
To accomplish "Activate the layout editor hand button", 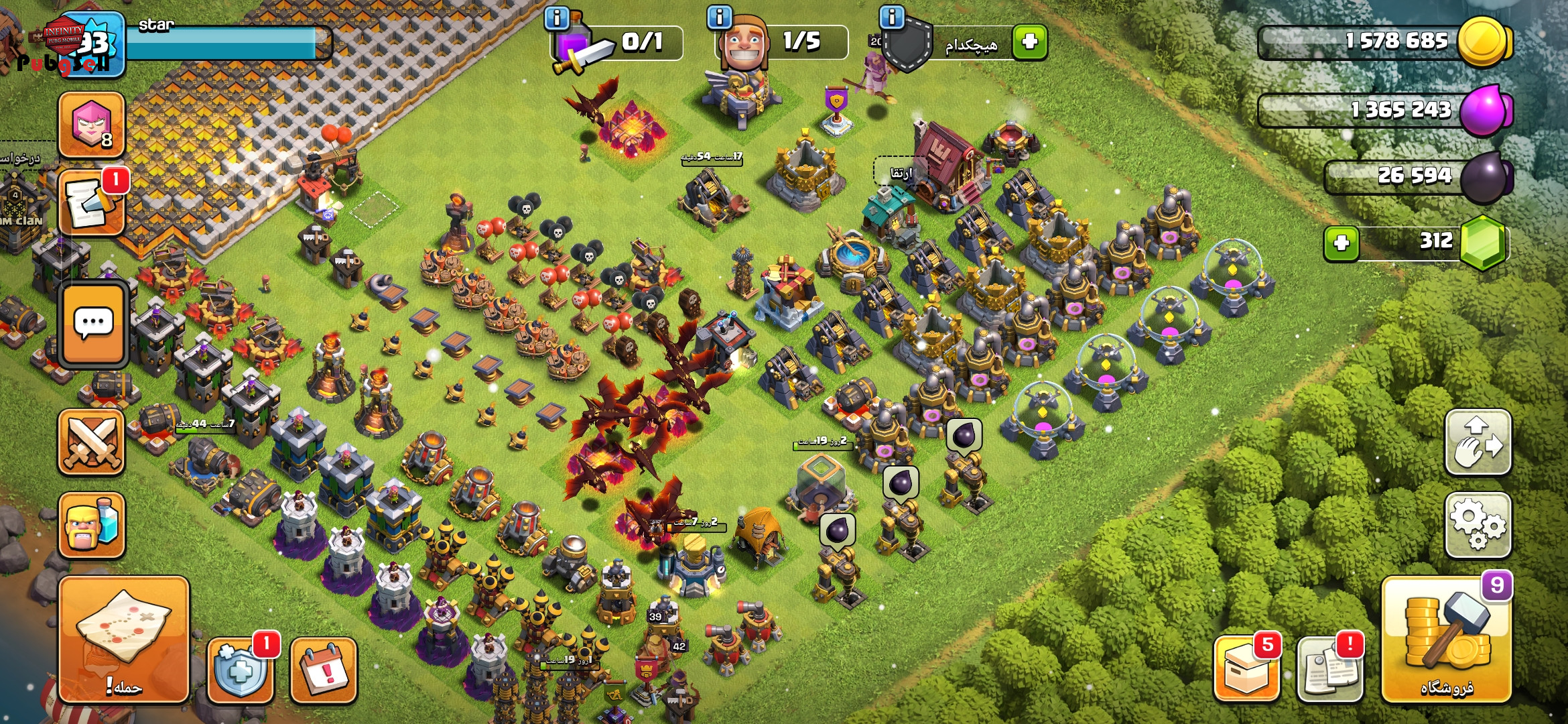I will [1478, 442].
